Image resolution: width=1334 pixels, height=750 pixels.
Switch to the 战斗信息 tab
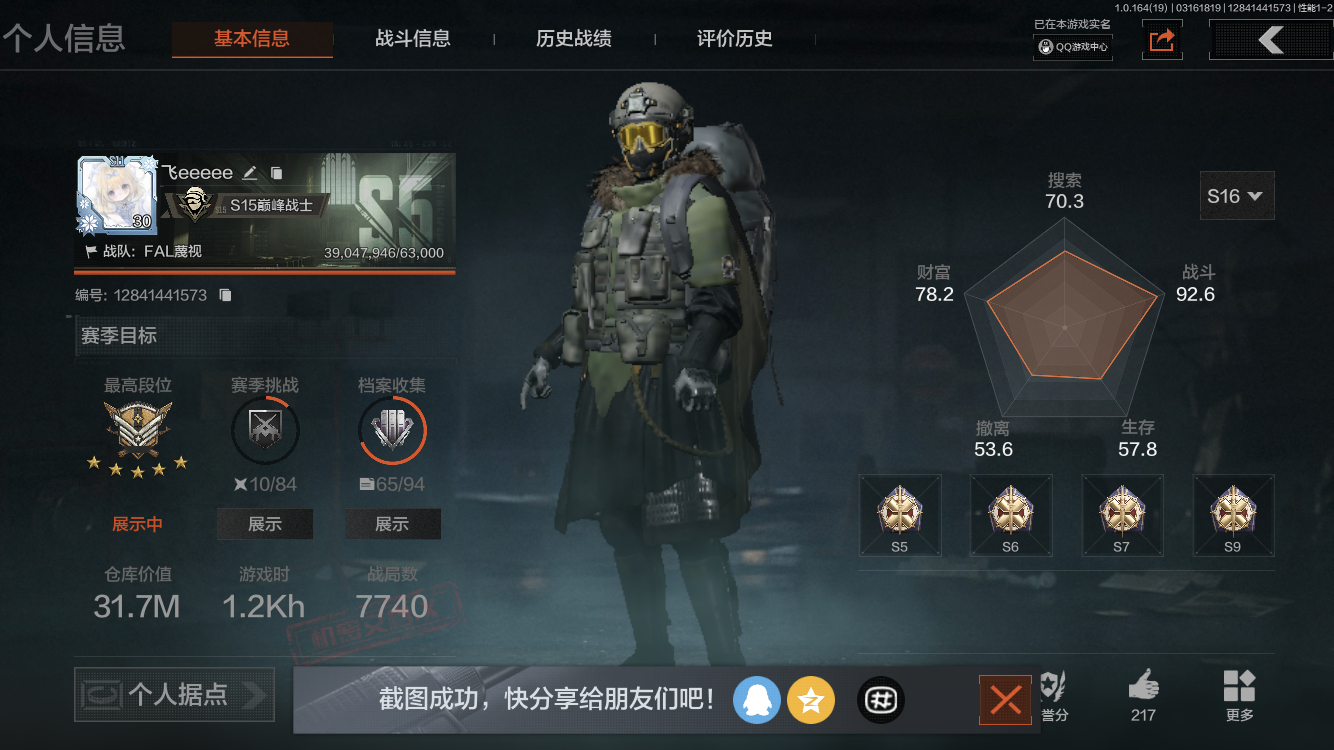pyautogui.click(x=413, y=39)
